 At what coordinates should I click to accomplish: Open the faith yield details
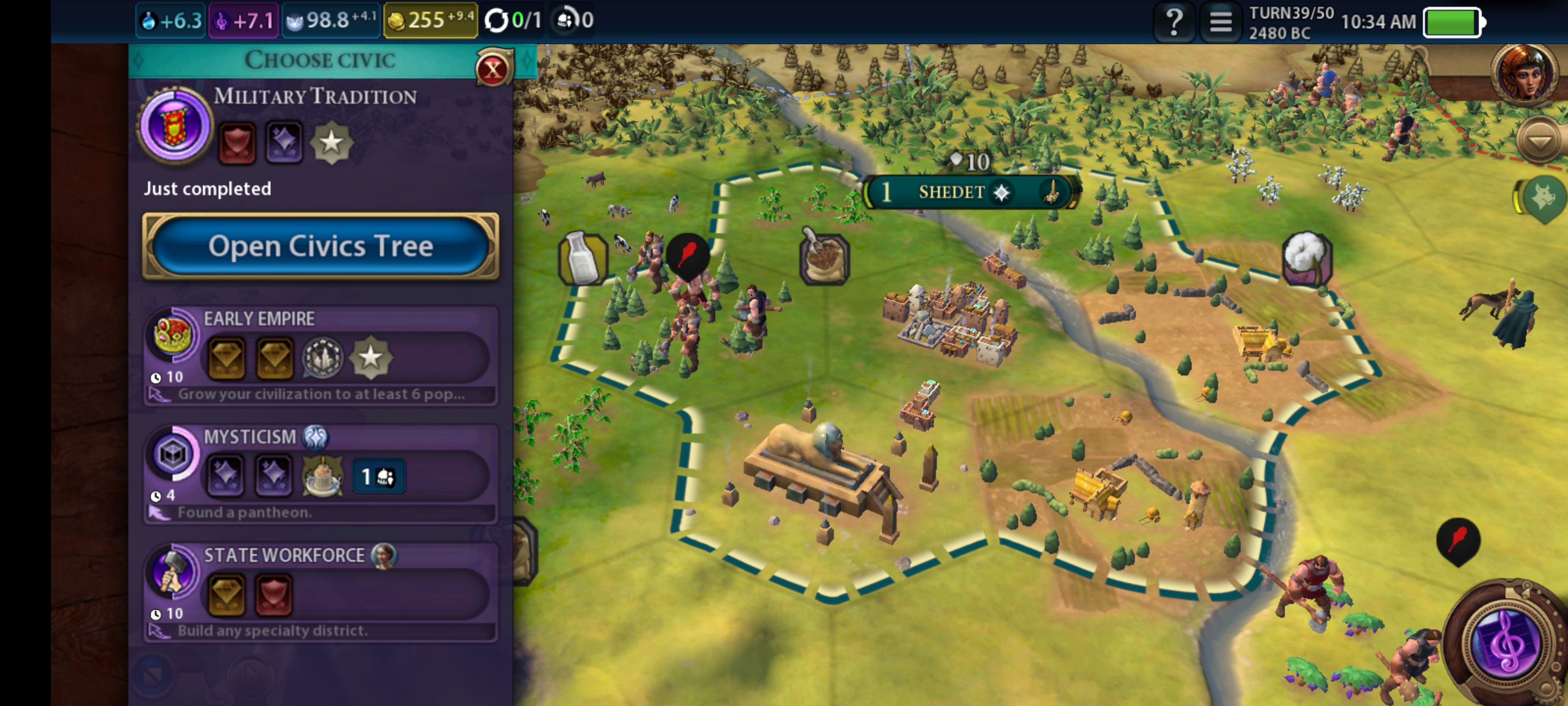tap(332, 21)
